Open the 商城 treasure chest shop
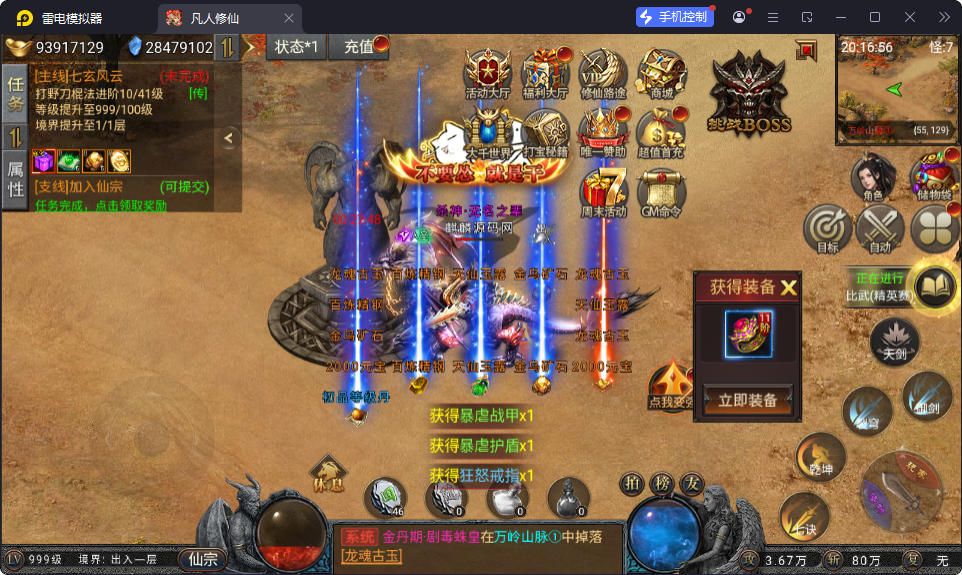The image size is (962, 575). point(661,73)
